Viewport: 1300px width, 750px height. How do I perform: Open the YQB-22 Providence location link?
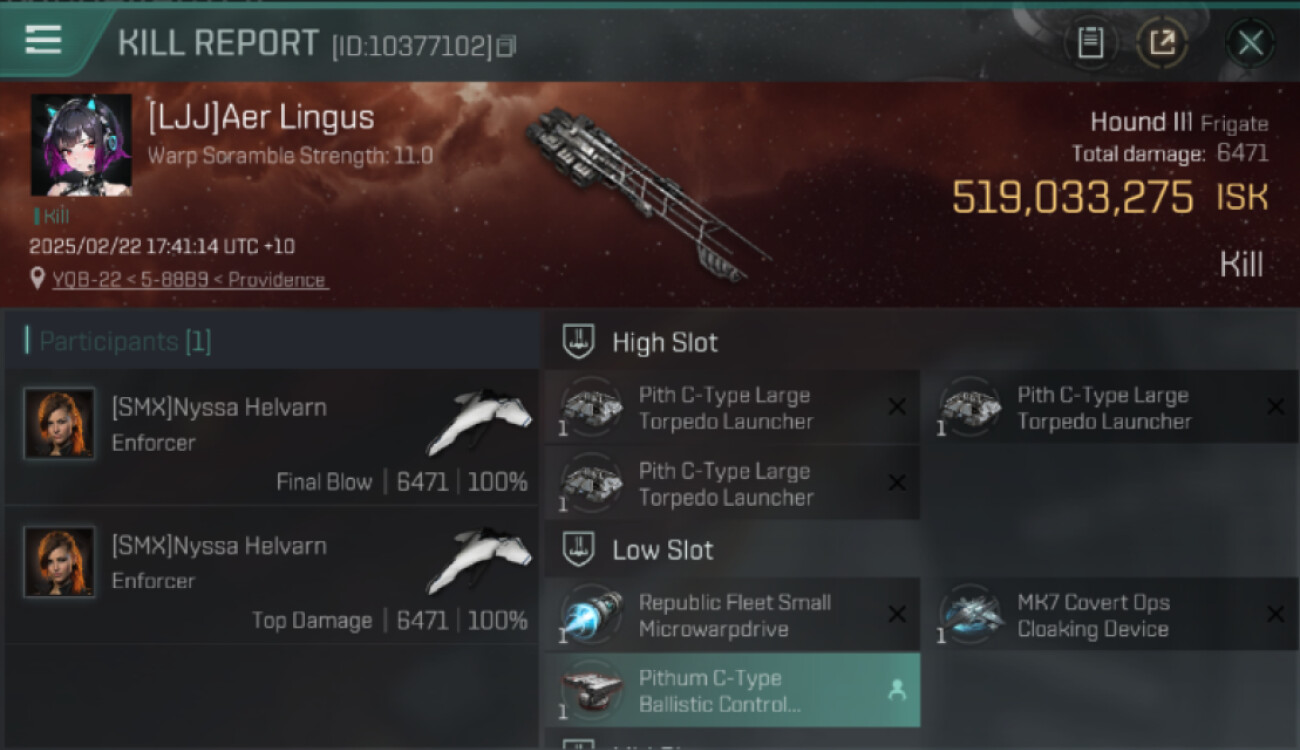(x=190, y=280)
